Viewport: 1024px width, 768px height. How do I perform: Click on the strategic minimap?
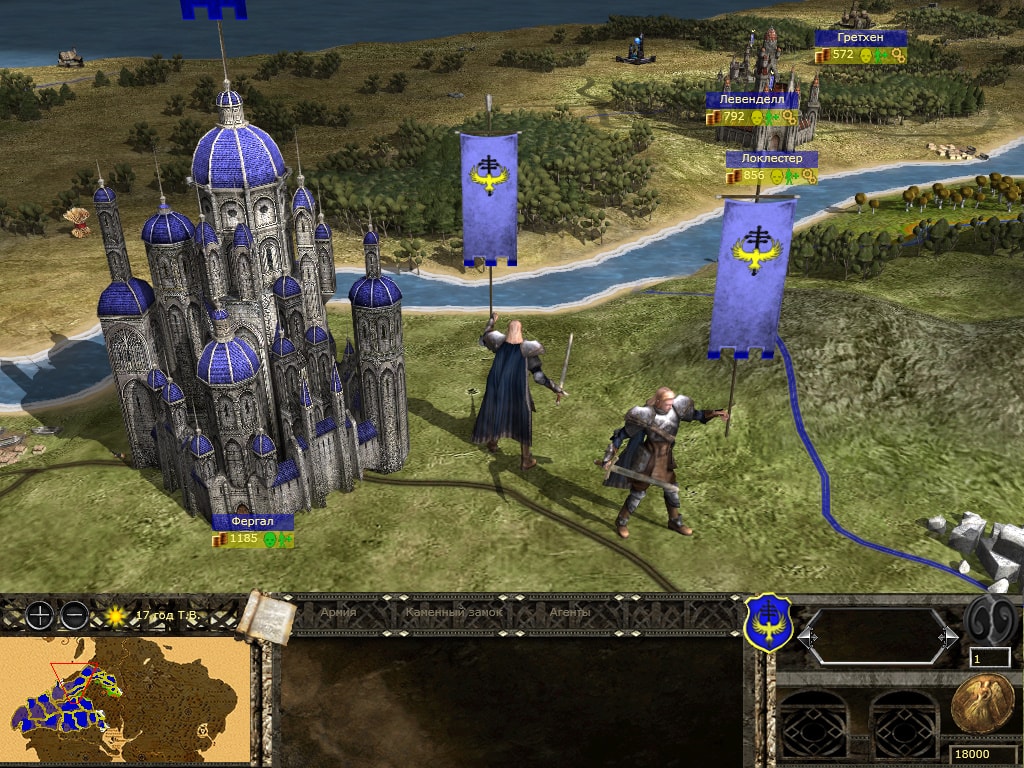(x=124, y=699)
